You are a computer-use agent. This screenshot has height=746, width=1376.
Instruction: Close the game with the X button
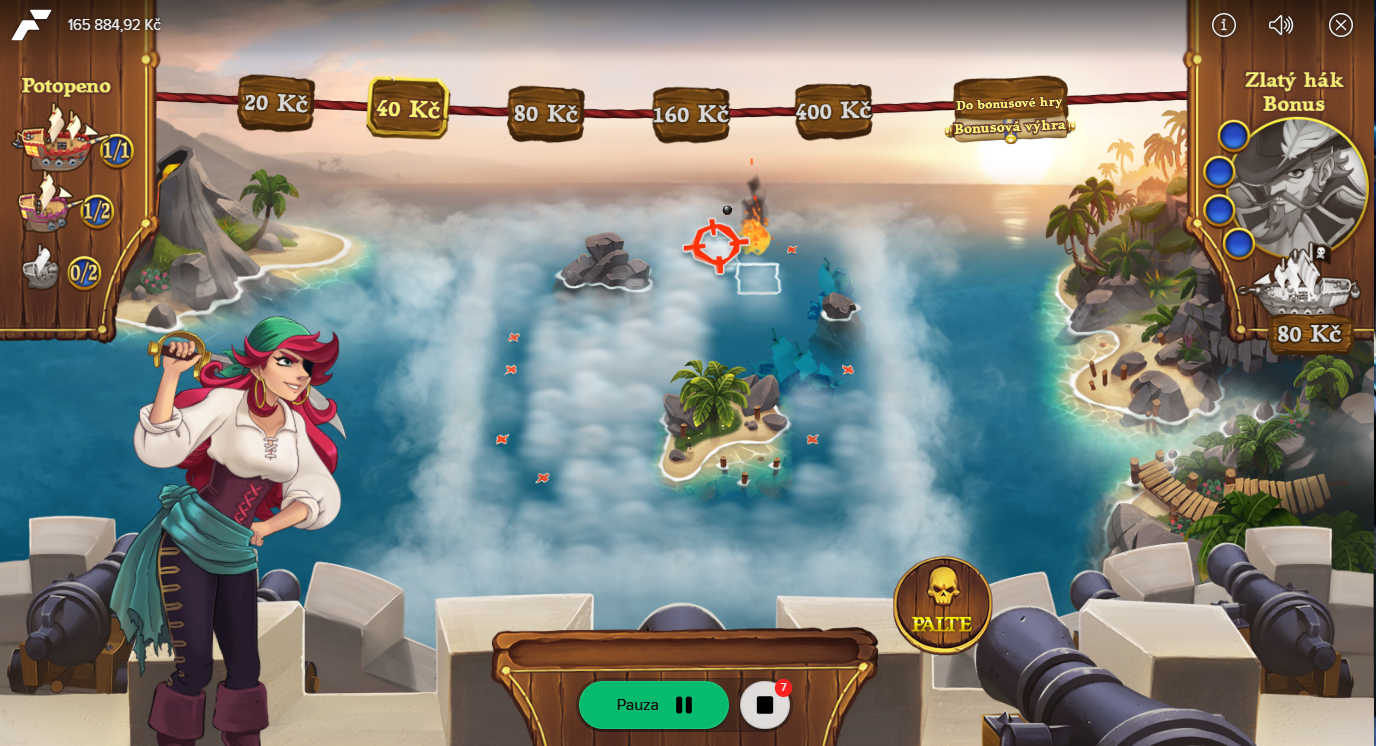tap(1341, 25)
